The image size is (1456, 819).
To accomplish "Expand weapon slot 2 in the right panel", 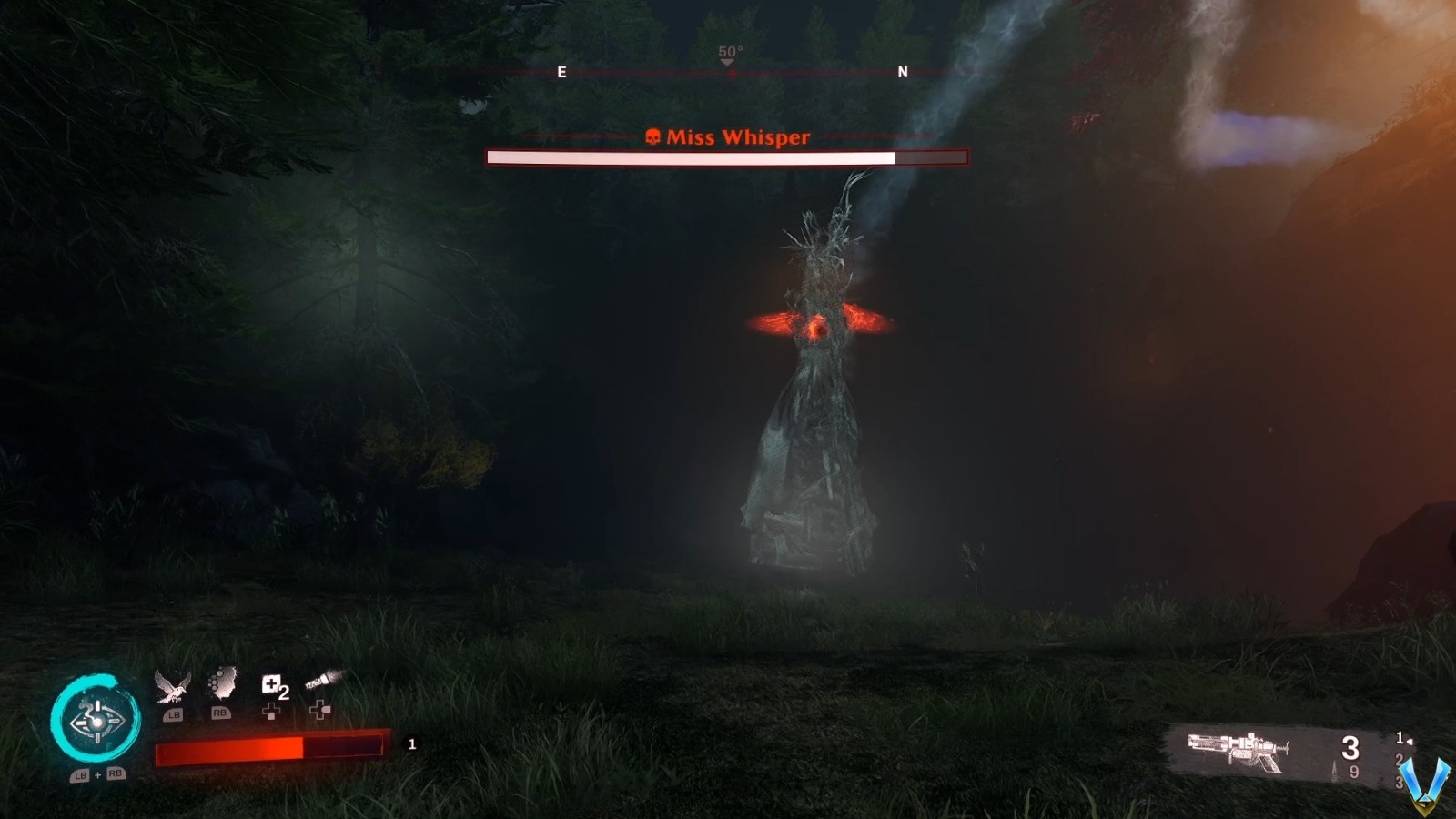I will click(x=1400, y=761).
